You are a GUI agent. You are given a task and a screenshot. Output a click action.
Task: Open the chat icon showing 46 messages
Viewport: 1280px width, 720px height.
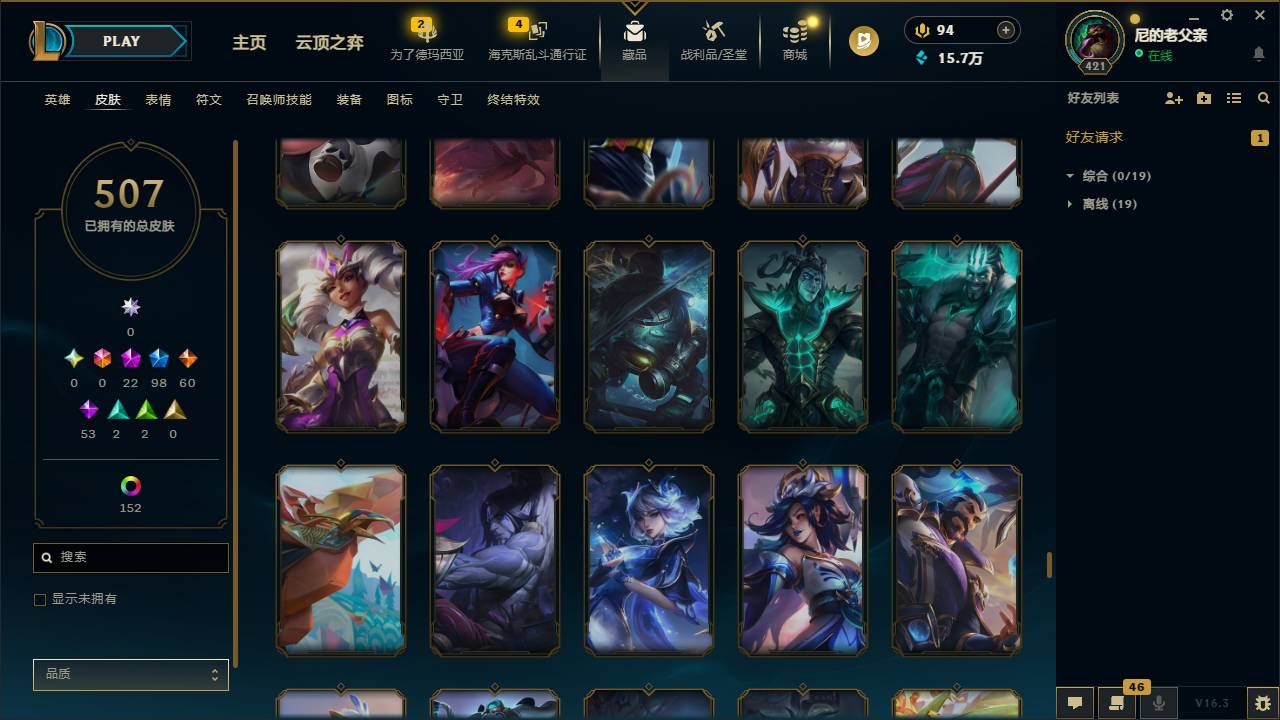click(x=1118, y=704)
